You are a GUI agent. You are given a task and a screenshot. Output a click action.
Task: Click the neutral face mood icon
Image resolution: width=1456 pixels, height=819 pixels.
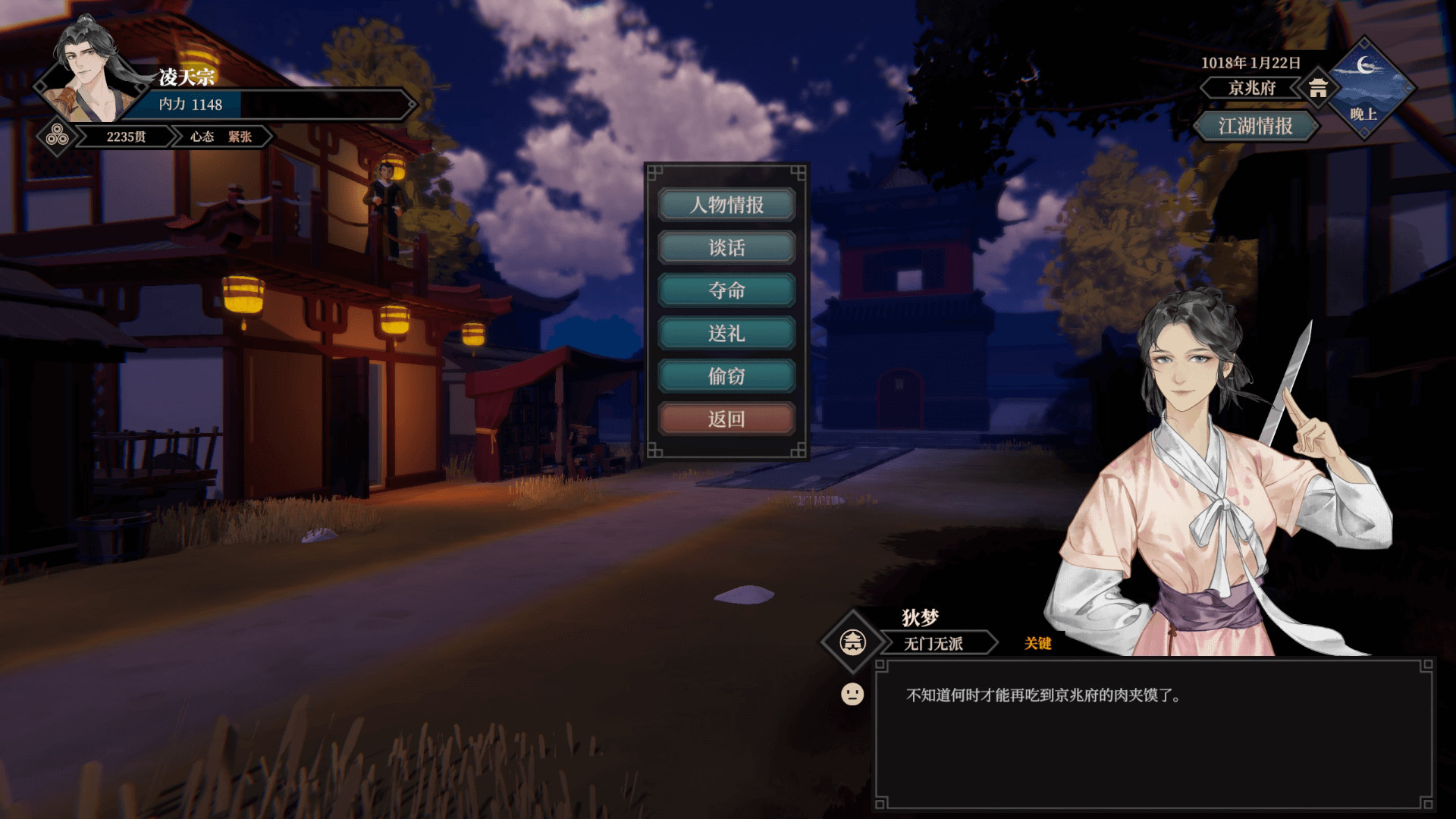click(x=852, y=694)
